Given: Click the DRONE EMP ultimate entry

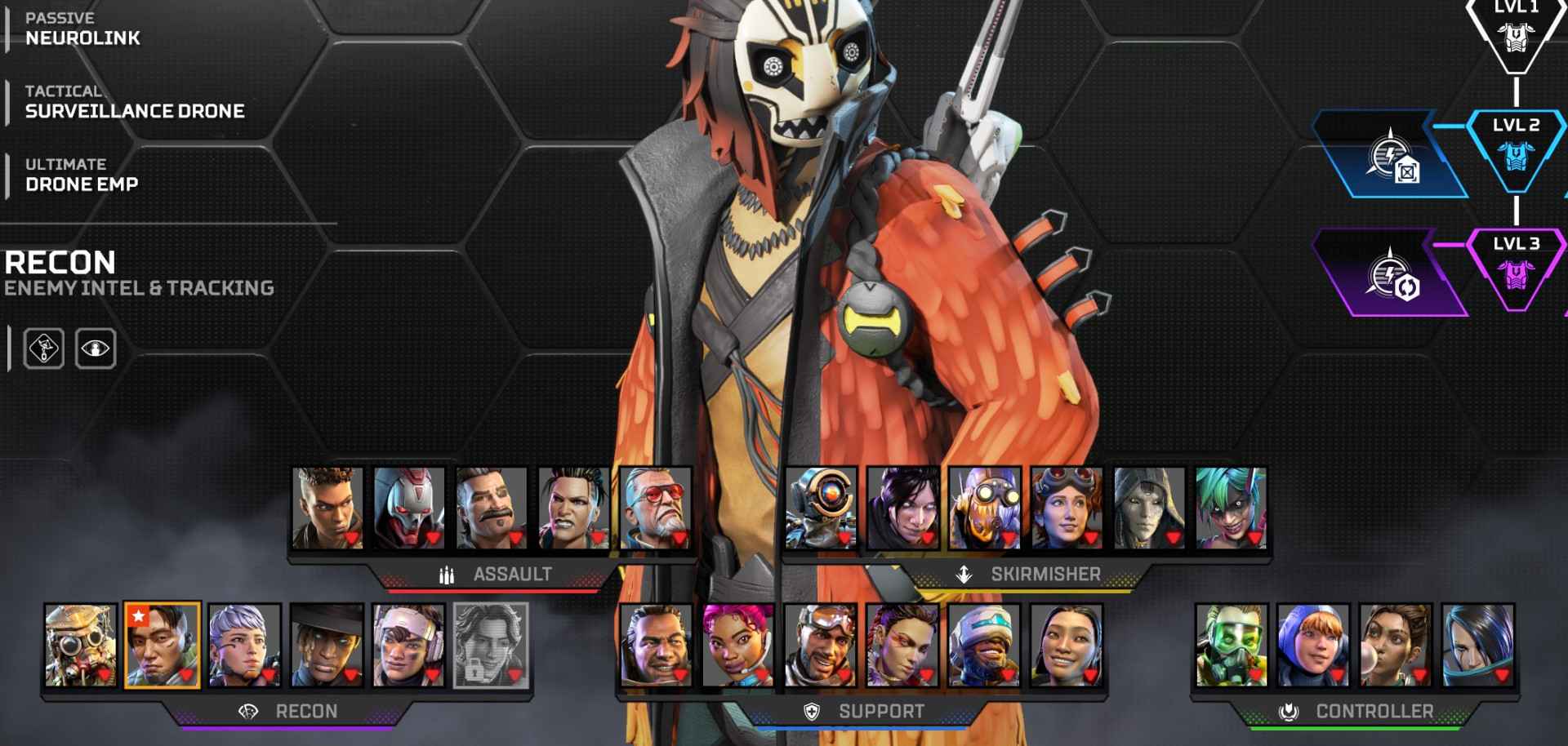Looking at the screenshot, I should tap(82, 184).
